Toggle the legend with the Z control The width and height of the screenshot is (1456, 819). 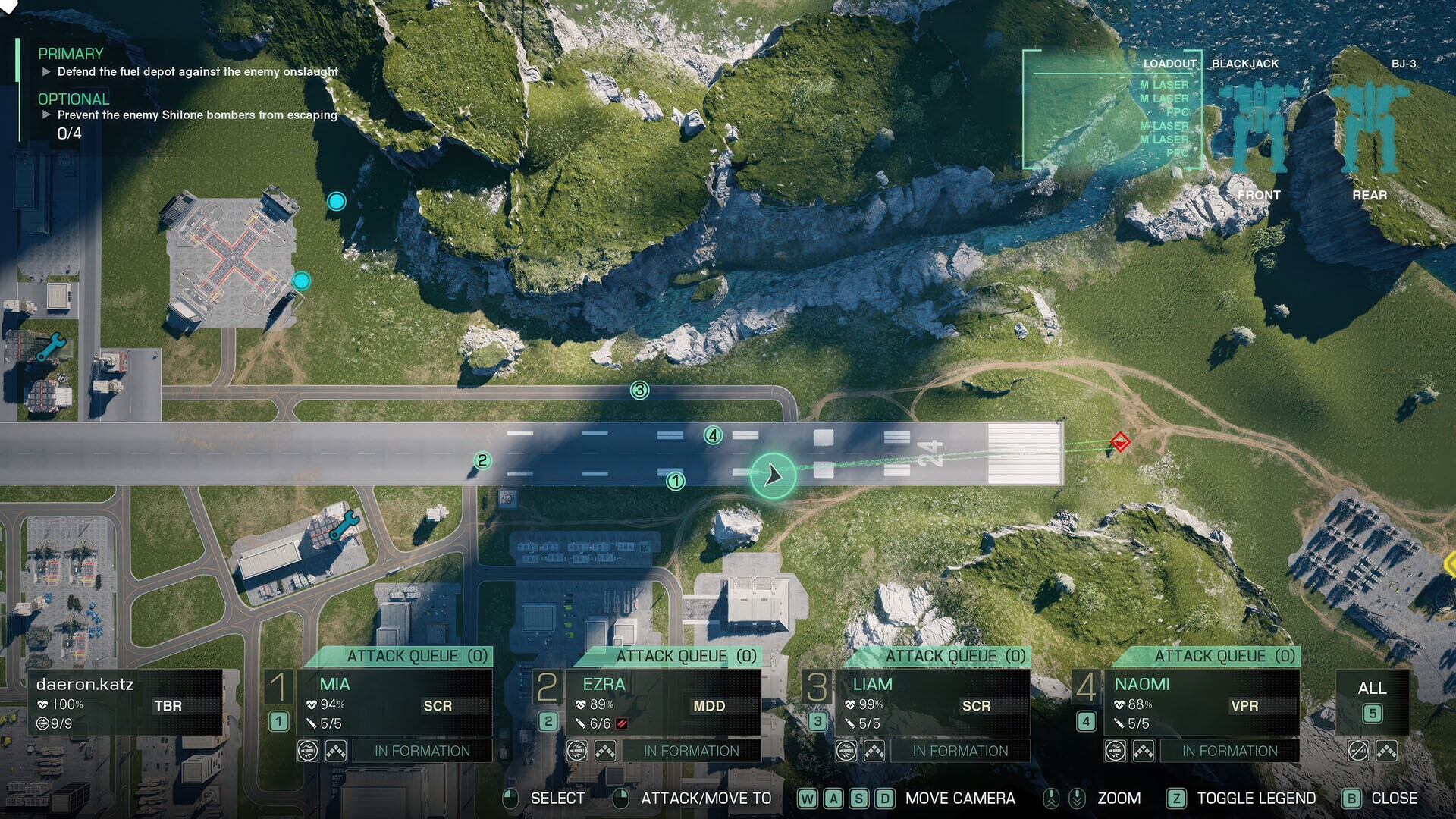tap(1176, 799)
